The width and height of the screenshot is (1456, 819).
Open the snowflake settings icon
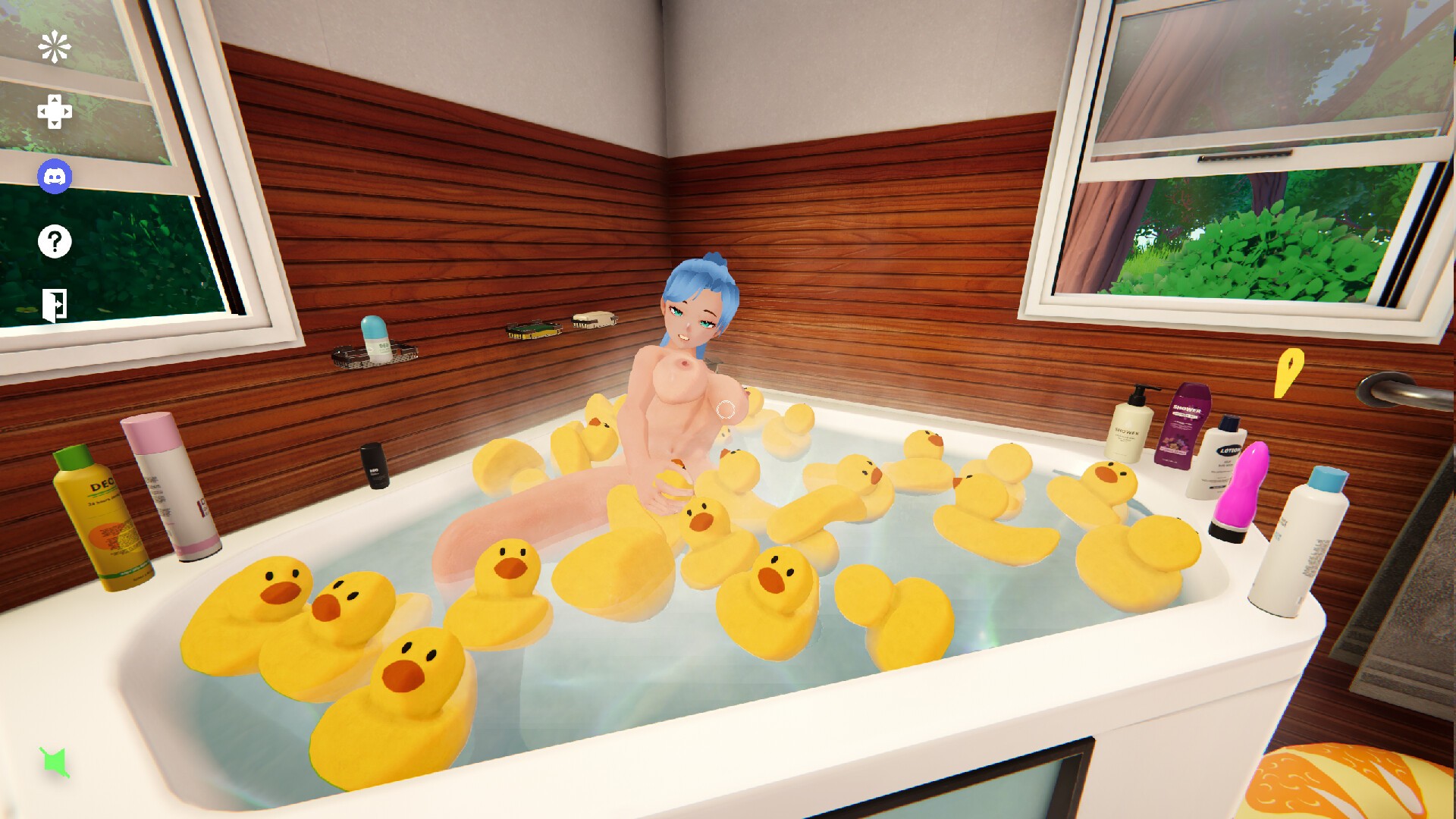coord(53,47)
